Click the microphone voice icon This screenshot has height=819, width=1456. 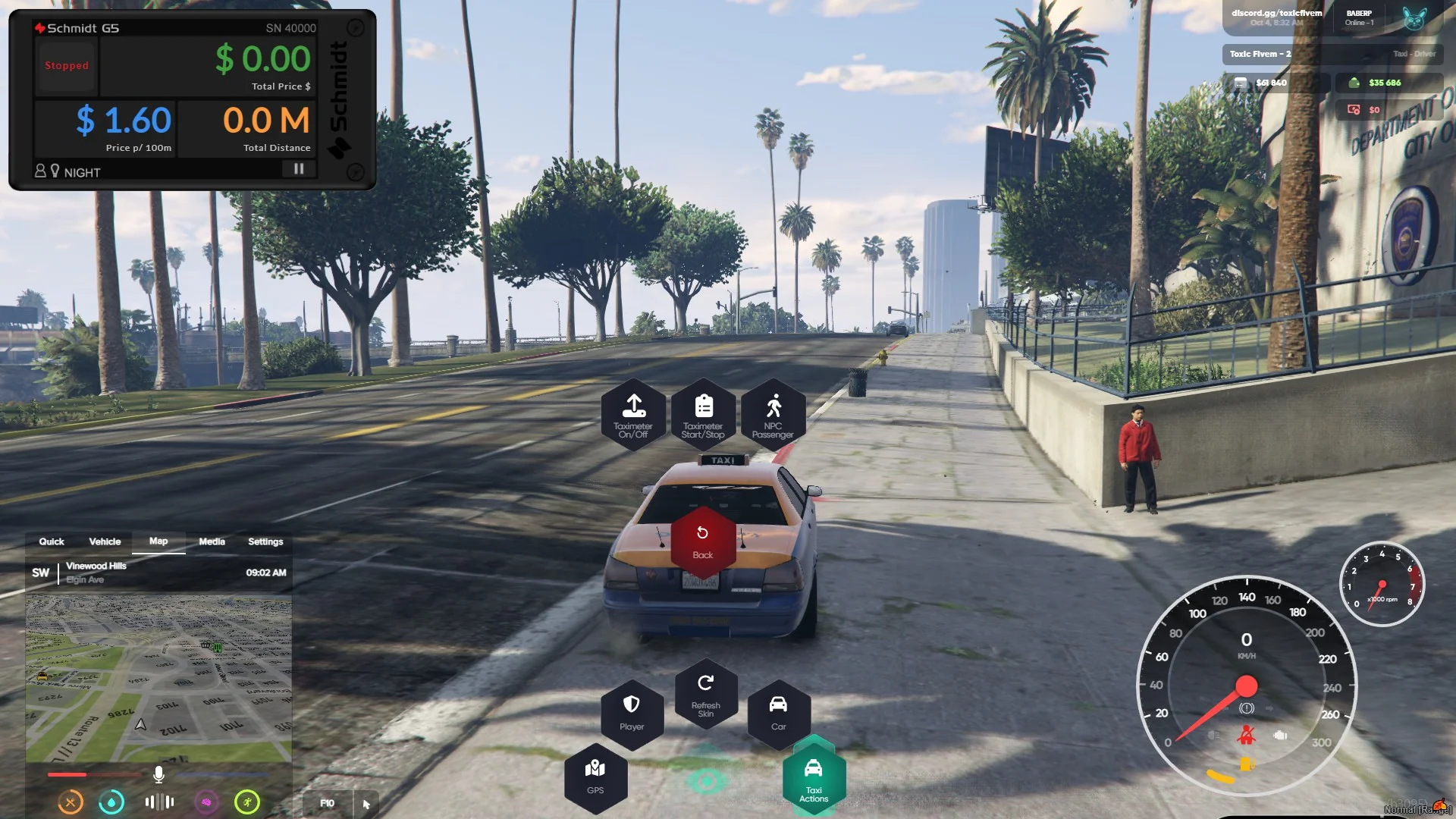(x=158, y=774)
